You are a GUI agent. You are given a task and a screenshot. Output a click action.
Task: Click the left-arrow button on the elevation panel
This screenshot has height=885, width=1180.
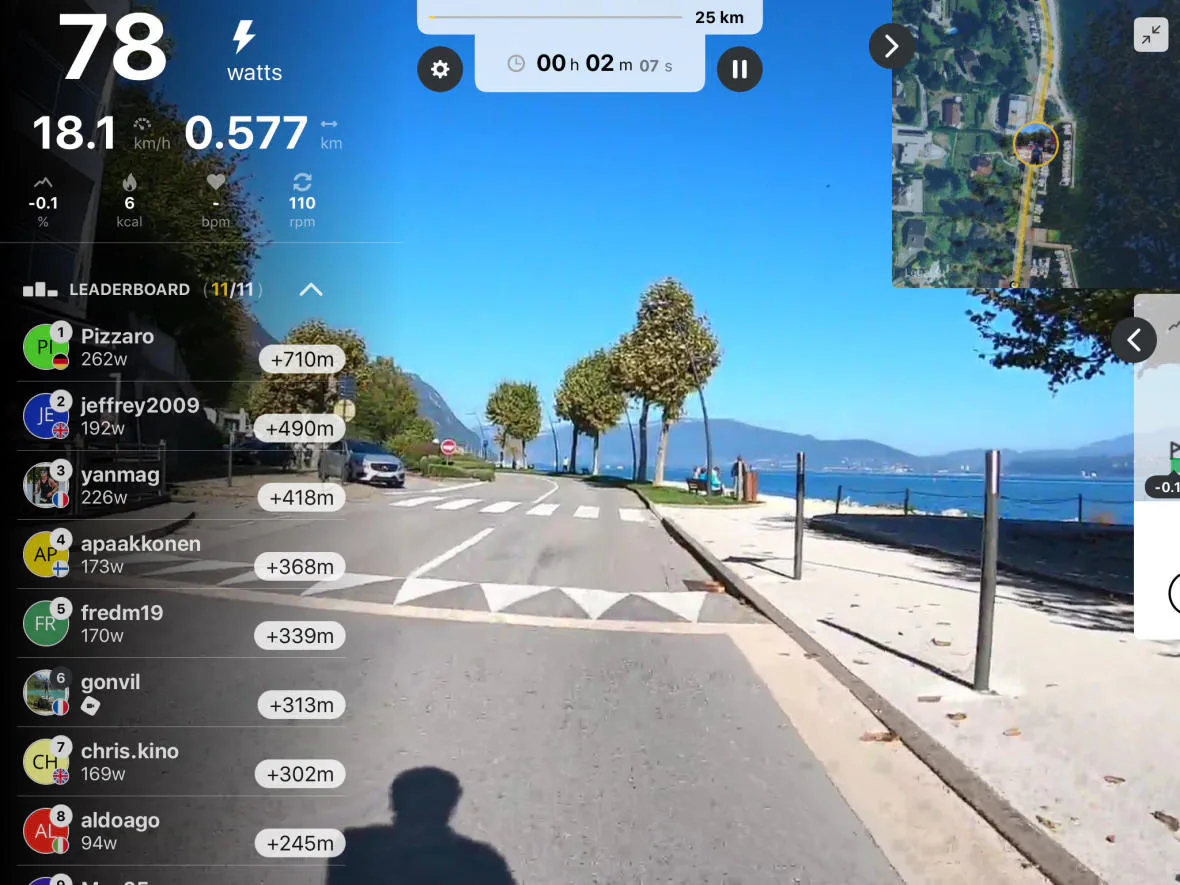(1133, 340)
